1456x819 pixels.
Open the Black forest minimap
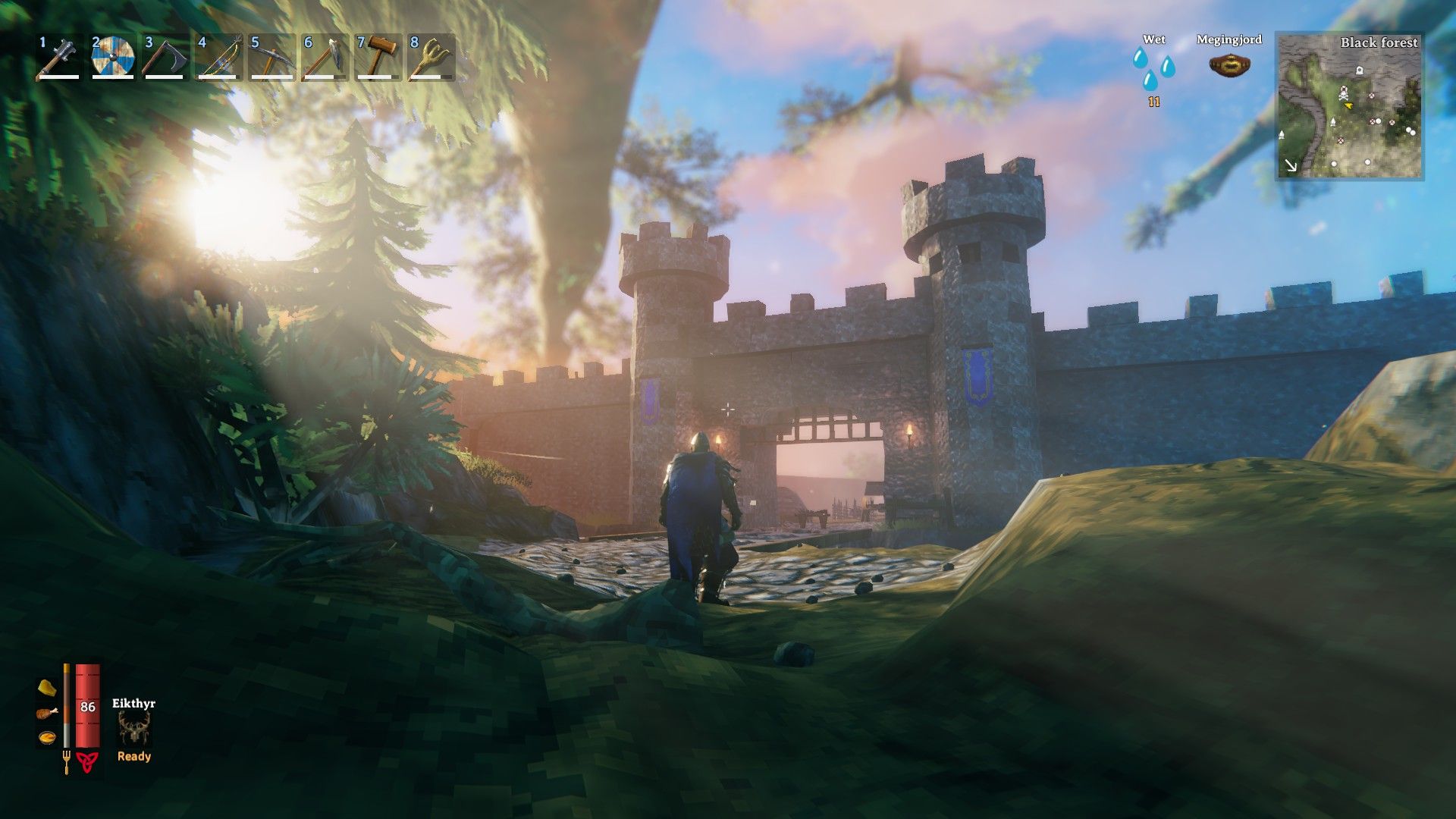(1350, 106)
